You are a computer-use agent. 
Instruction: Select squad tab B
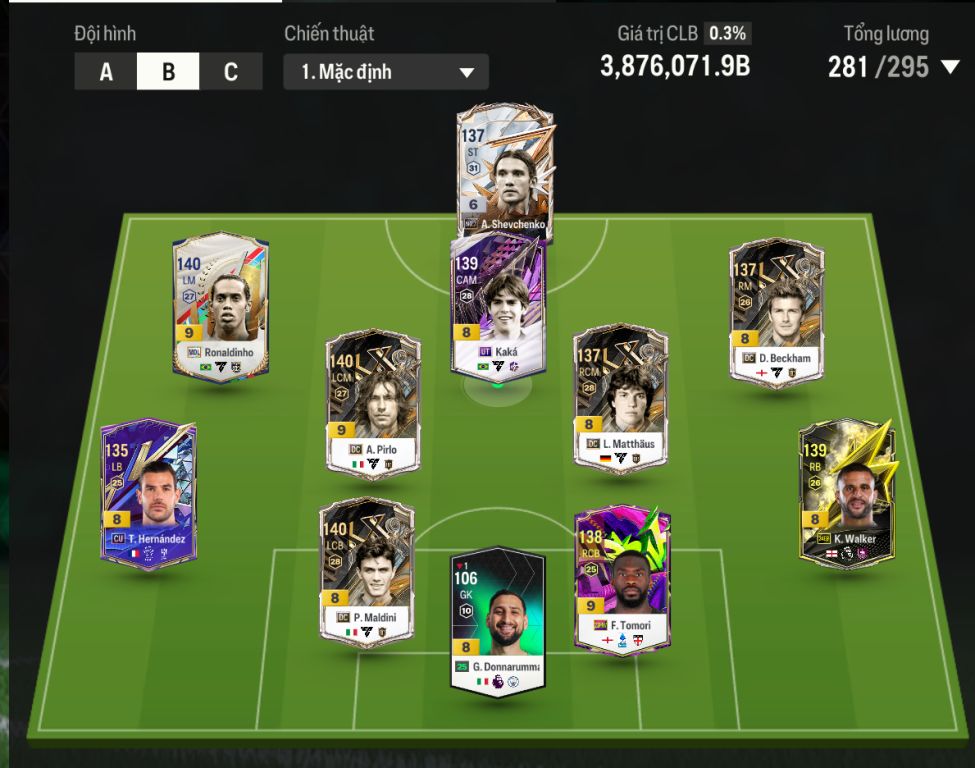tap(168, 72)
